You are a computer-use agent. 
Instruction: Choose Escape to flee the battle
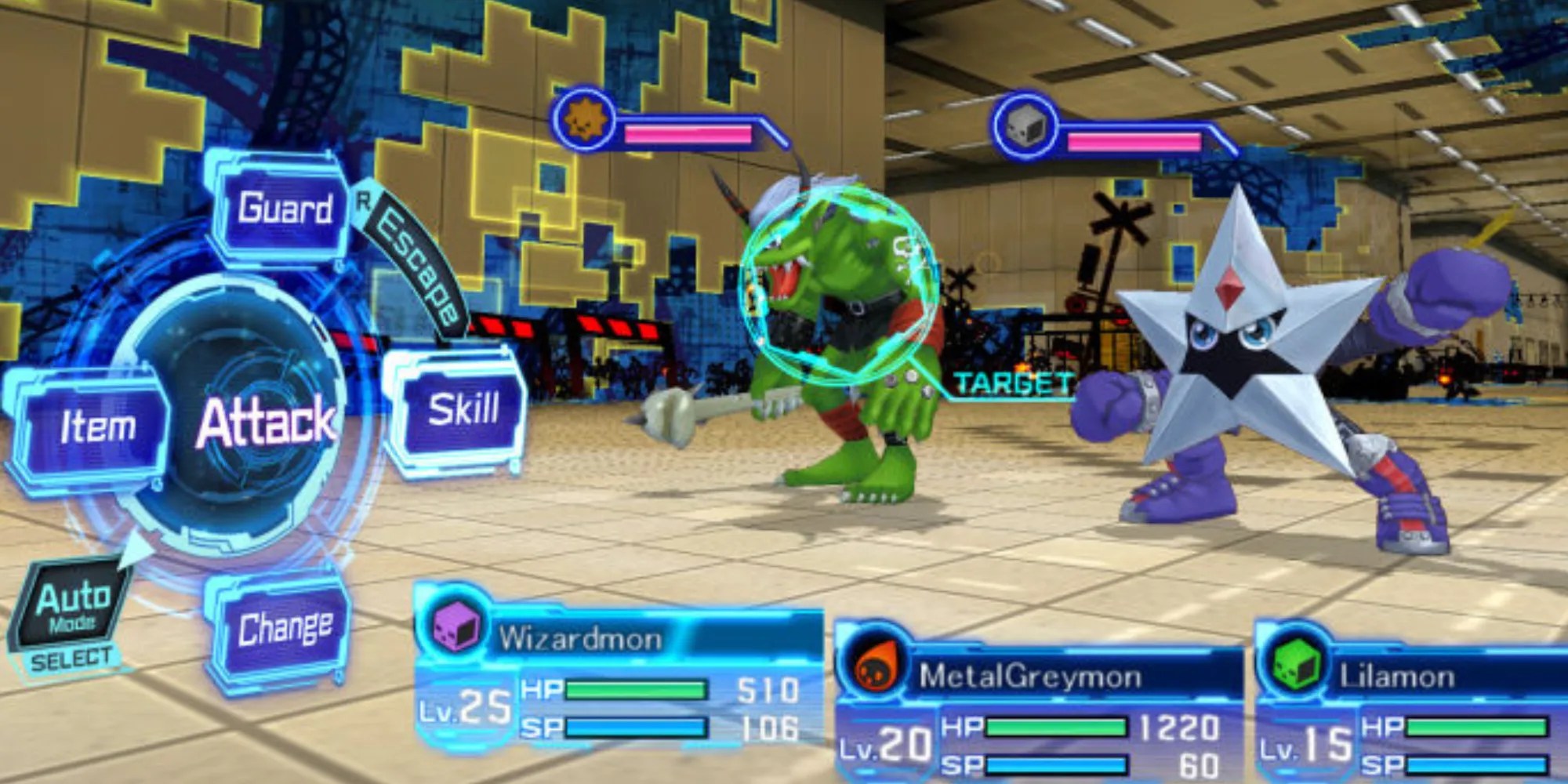(x=417, y=268)
